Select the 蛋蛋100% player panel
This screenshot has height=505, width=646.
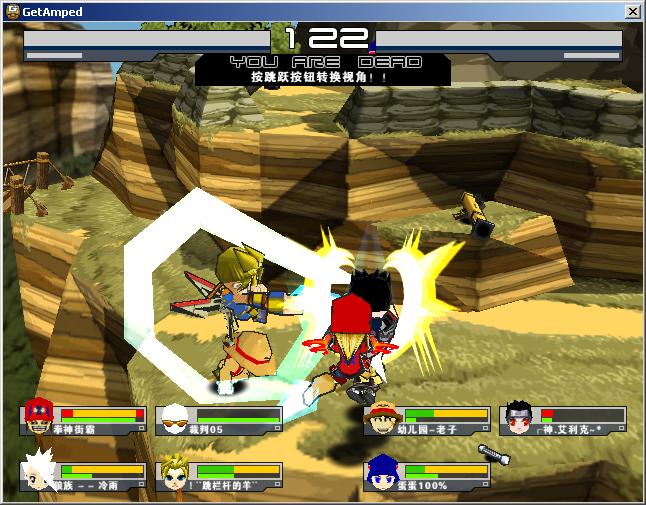click(x=427, y=476)
